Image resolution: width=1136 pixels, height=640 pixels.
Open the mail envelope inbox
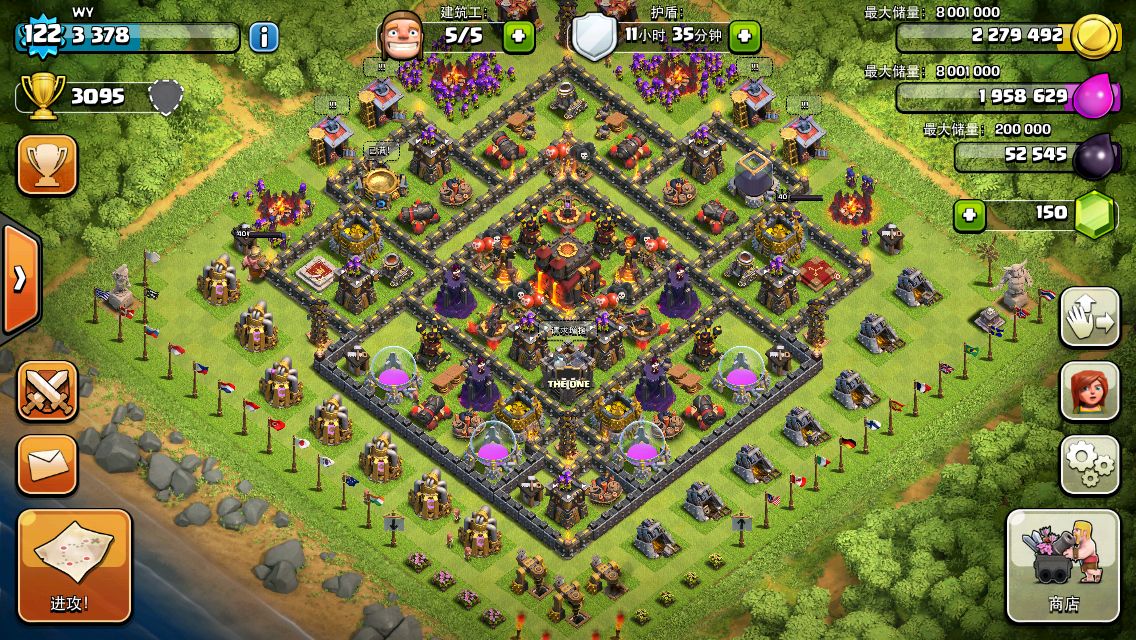click(x=47, y=464)
